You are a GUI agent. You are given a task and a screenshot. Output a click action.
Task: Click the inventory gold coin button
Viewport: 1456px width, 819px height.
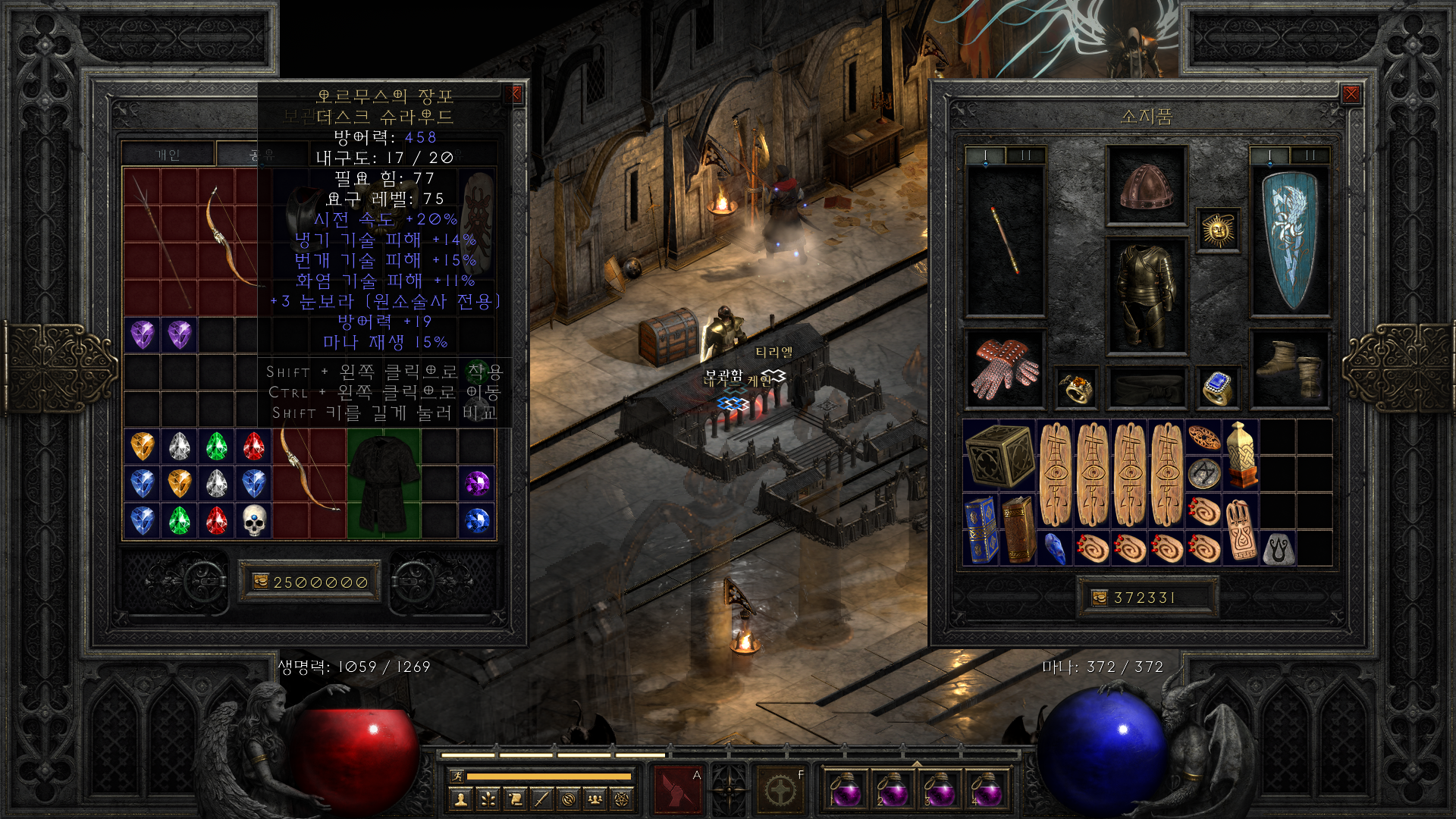point(1099,598)
